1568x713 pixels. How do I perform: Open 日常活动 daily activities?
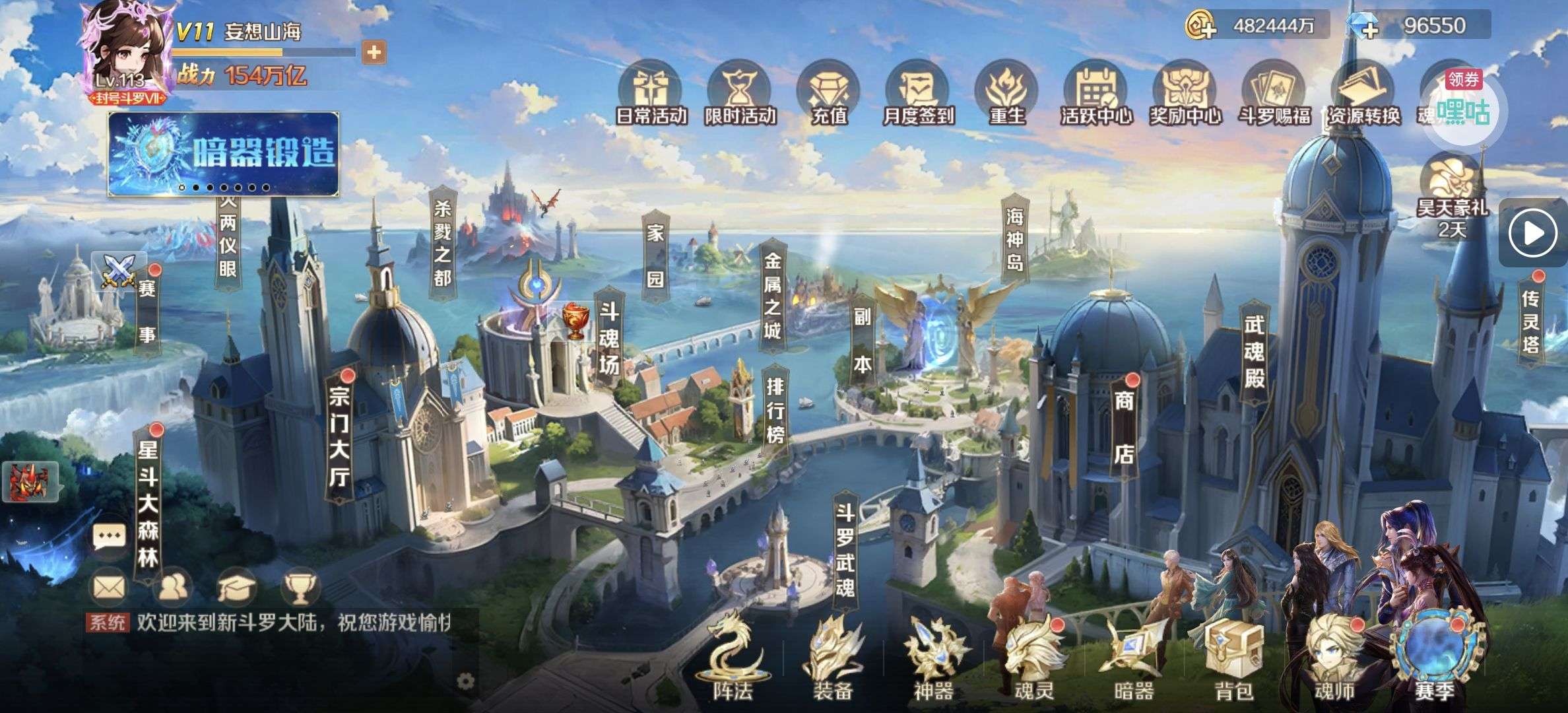651,94
